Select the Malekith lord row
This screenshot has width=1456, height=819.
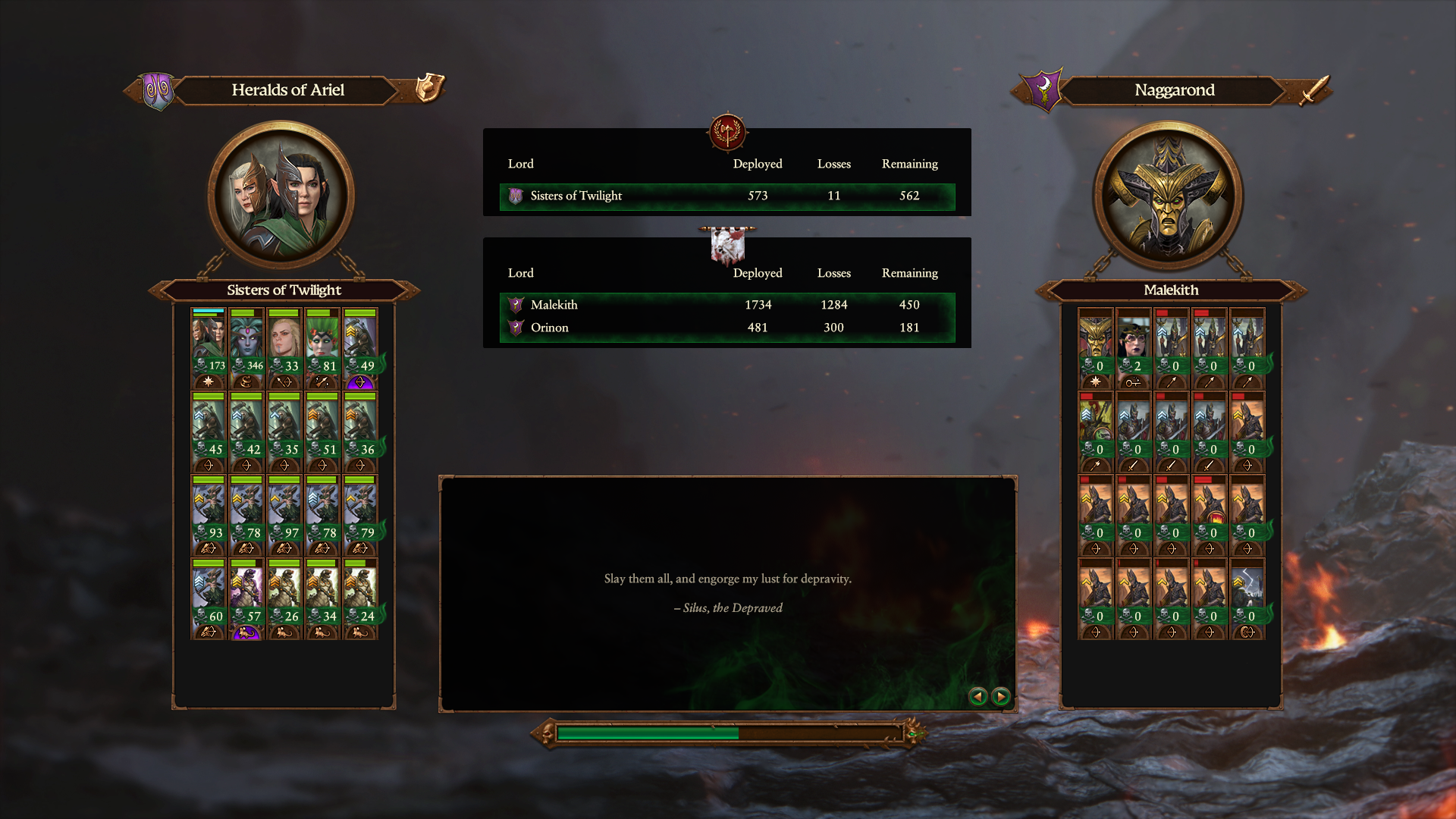(726, 305)
